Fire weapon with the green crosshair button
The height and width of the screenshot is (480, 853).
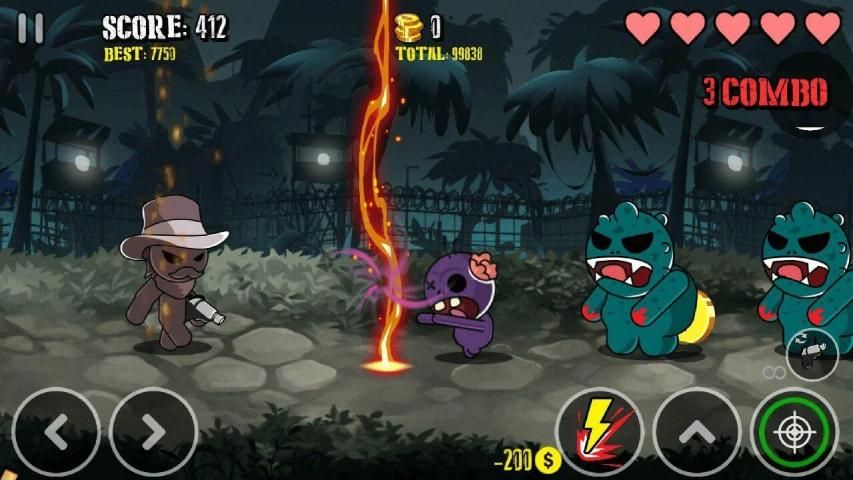[x=794, y=431]
